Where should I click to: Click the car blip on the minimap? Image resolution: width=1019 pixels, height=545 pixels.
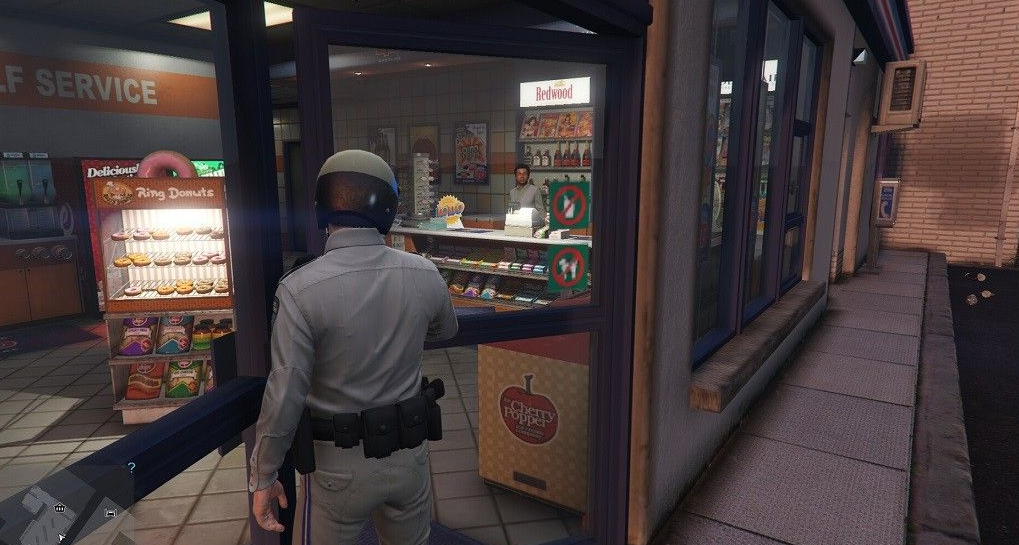click(109, 514)
